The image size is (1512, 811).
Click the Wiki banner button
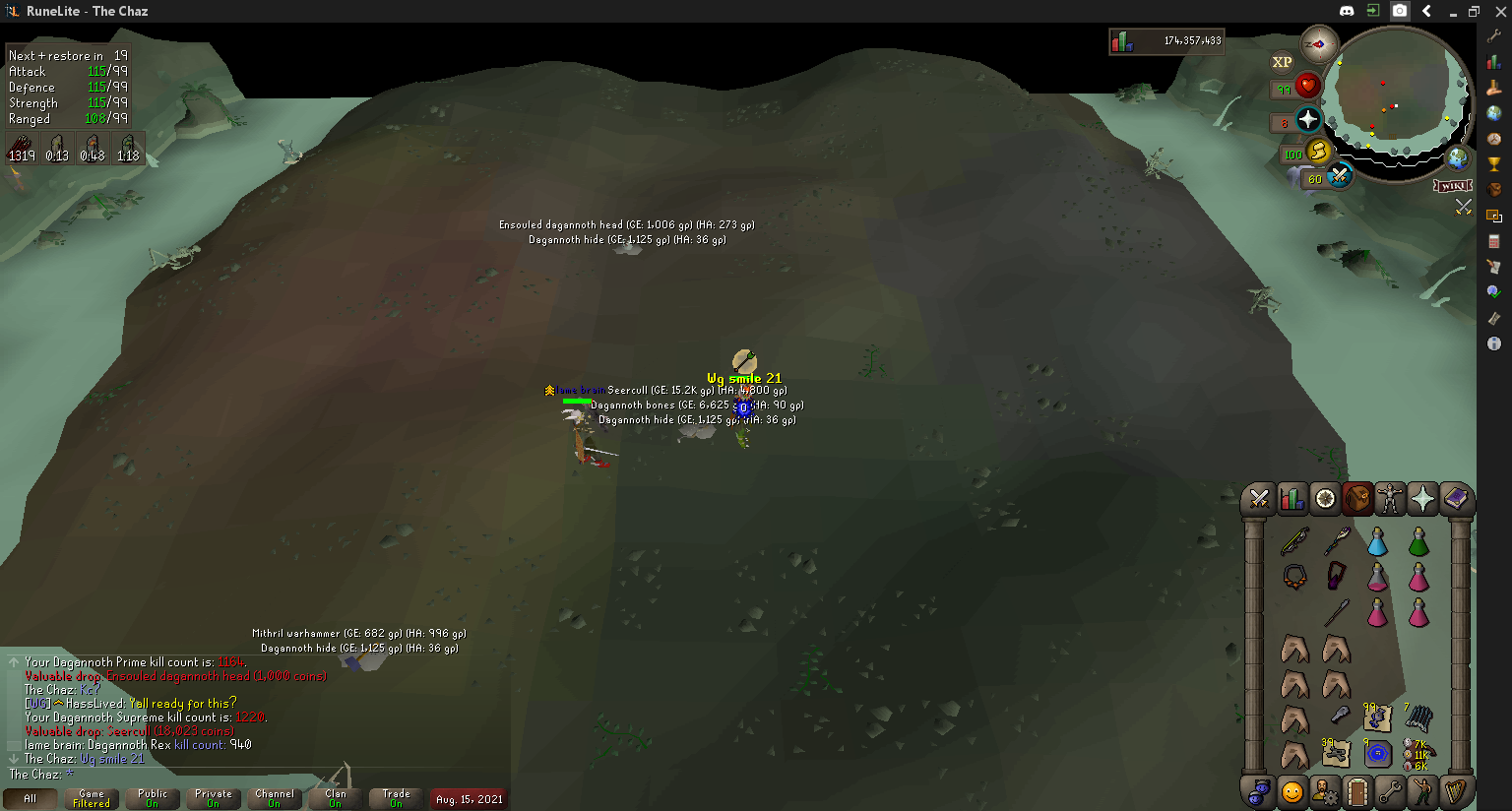[1453, 186]
